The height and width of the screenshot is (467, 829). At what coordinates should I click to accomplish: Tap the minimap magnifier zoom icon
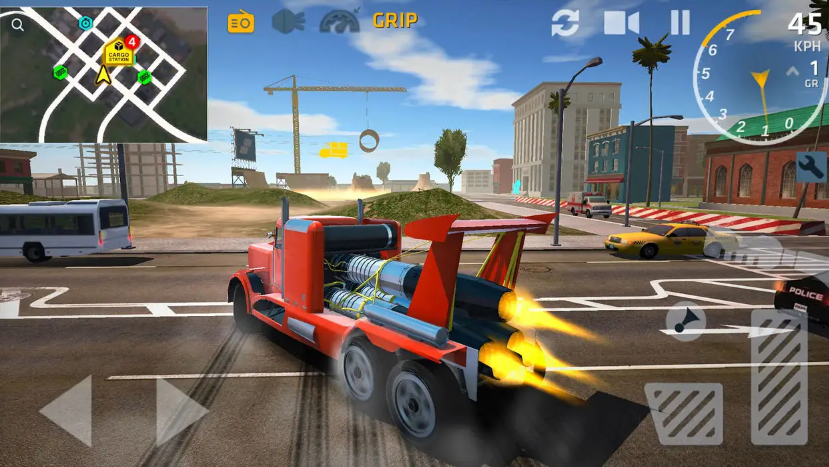(18, 20)
